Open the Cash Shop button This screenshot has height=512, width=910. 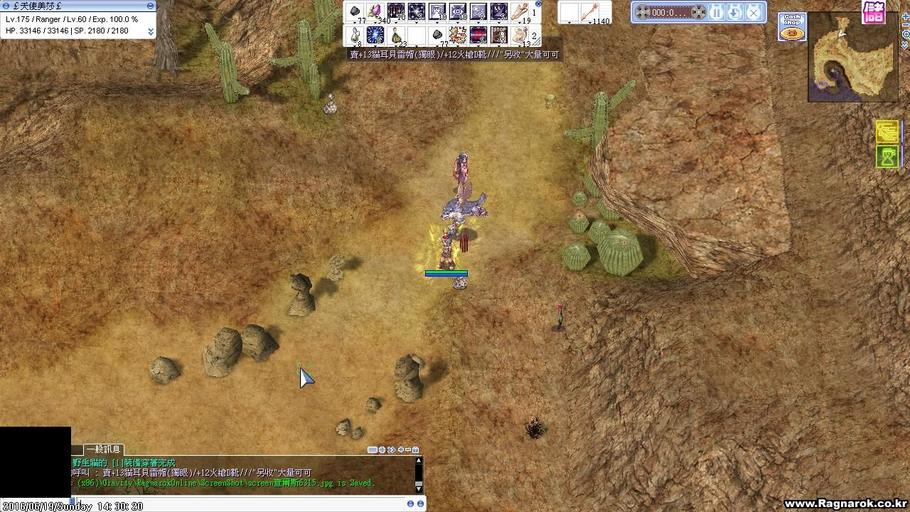(792, 27)
